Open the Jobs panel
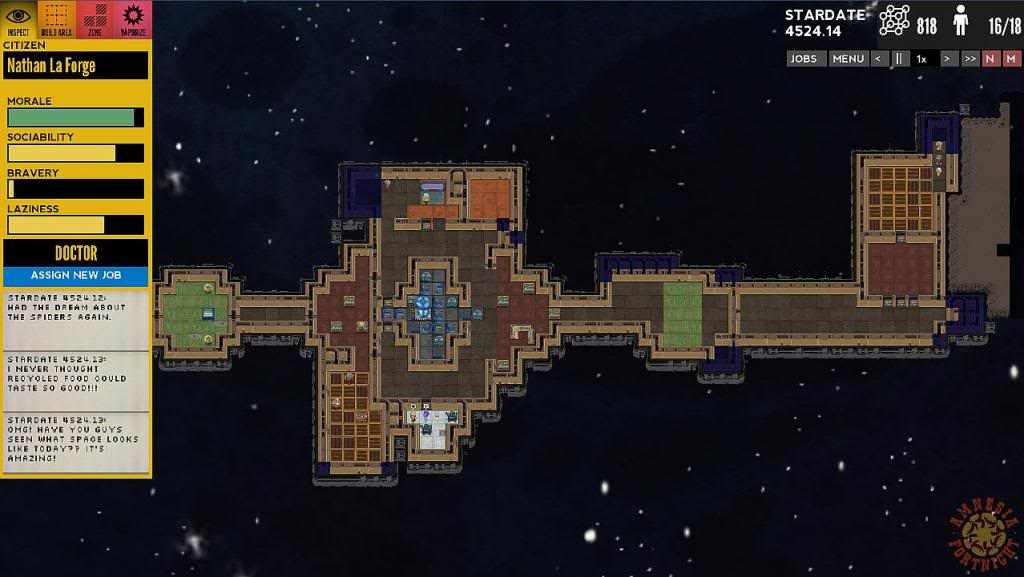Screen dimensions: 1024x577 click(x=804, y=59)
